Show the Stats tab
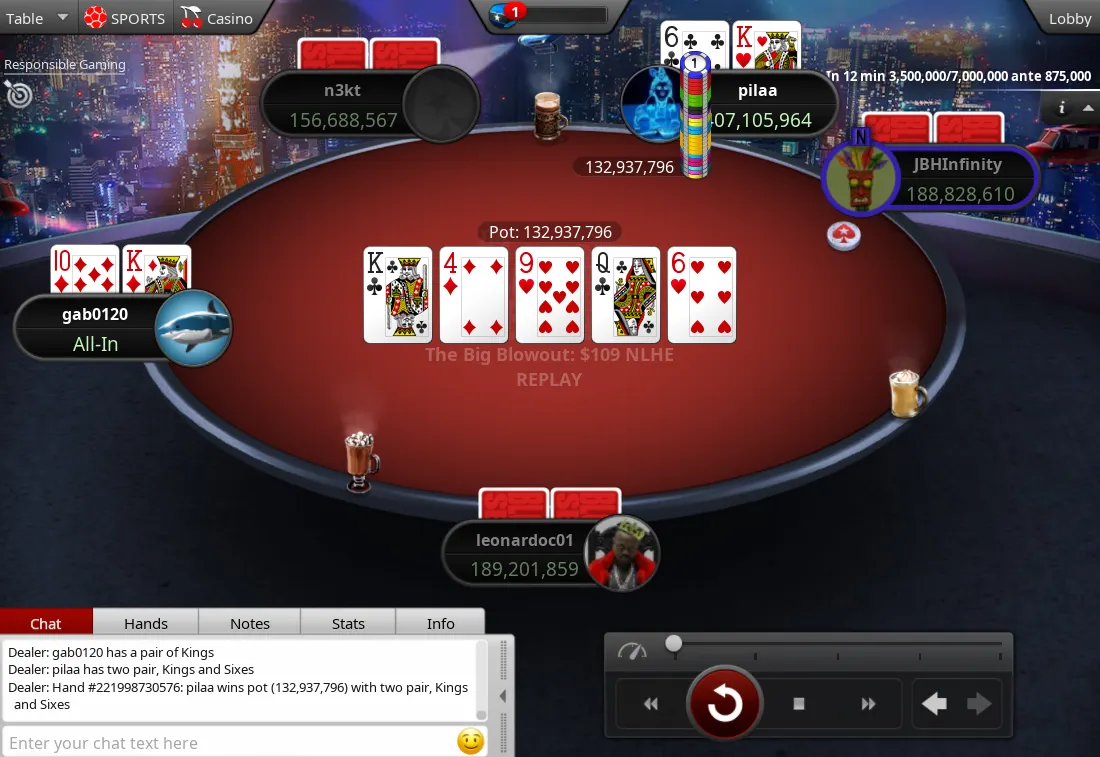The height and width of the screenshot is (757, 1100). tap(348, 623)
